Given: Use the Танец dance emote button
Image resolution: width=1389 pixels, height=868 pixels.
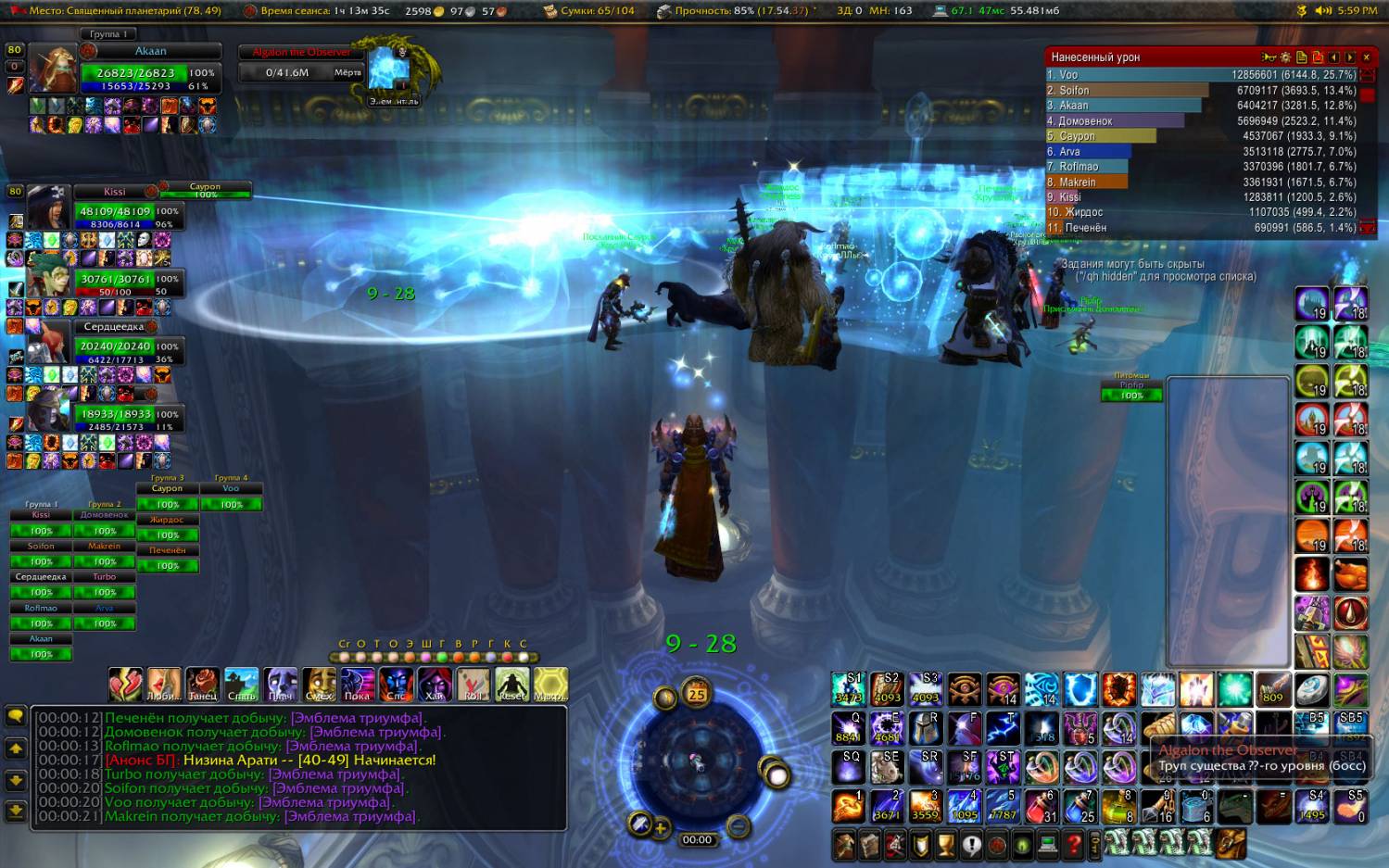Looking at the screenshot, I should 202,685.
